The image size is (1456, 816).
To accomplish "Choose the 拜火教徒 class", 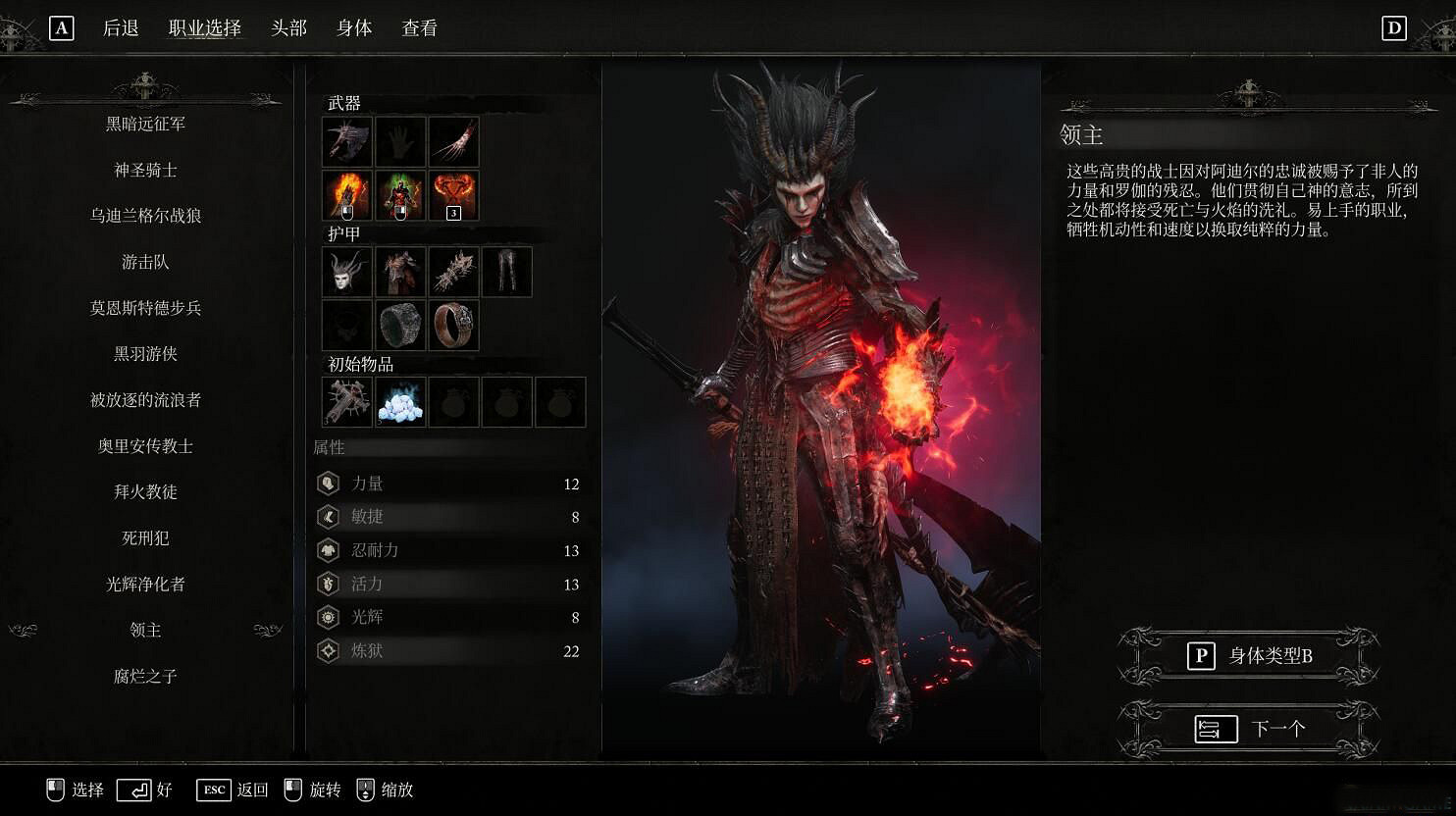I will coord(145,491).
